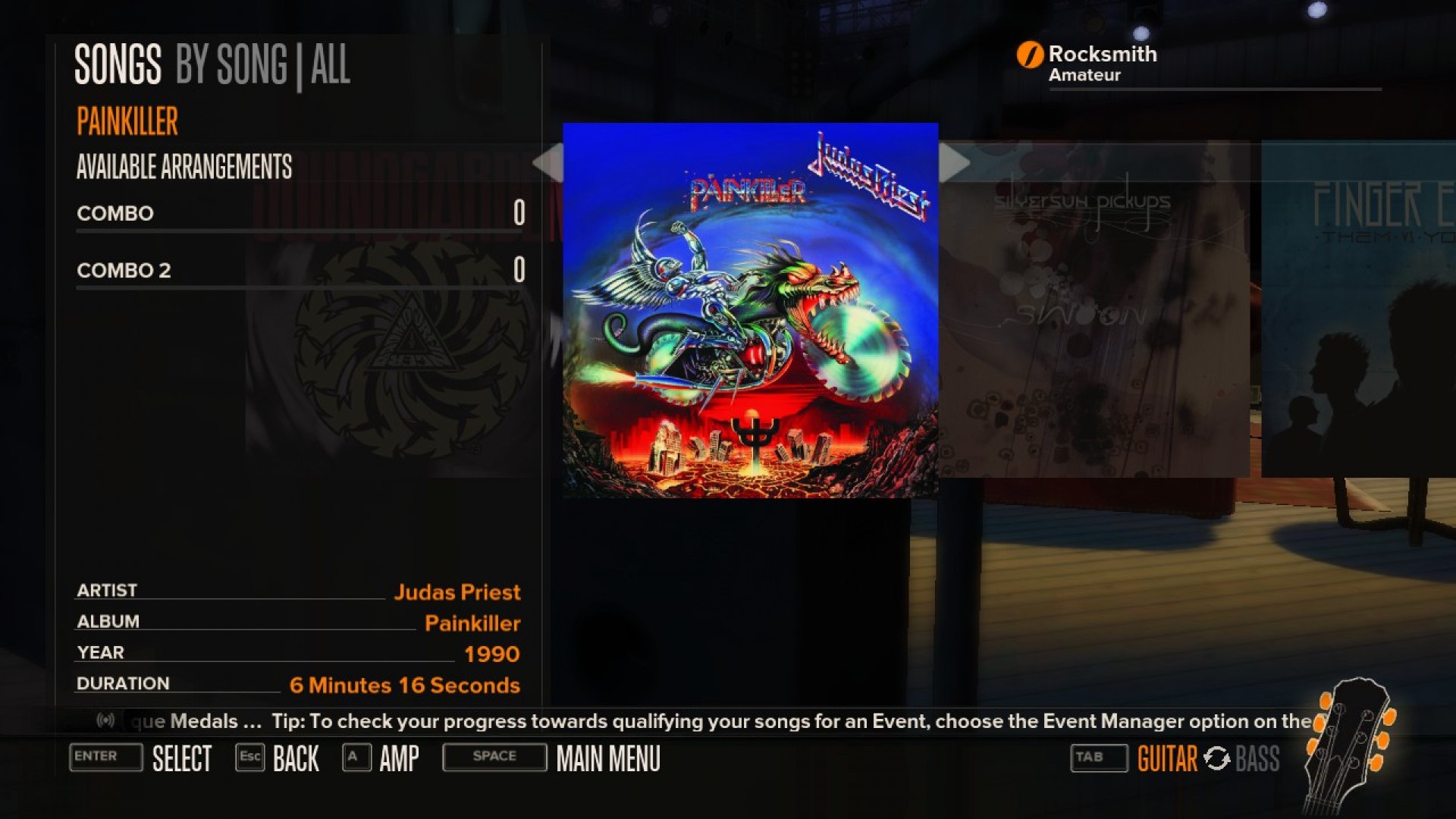Click BACK to return
1456x819 pixels.
pyautogui.click(x=295, y=758)
